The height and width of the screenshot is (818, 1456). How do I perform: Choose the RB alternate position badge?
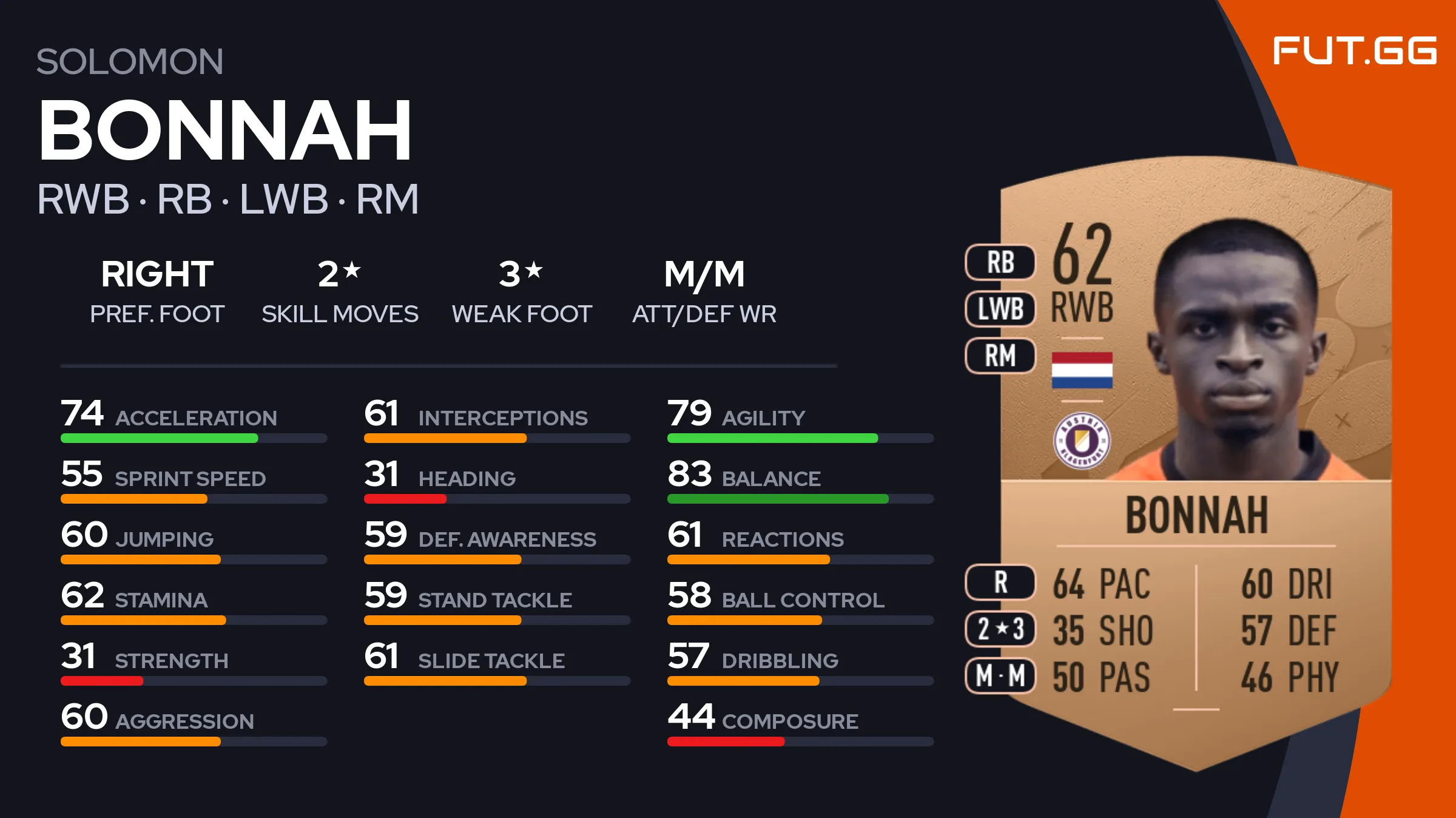1000,263
